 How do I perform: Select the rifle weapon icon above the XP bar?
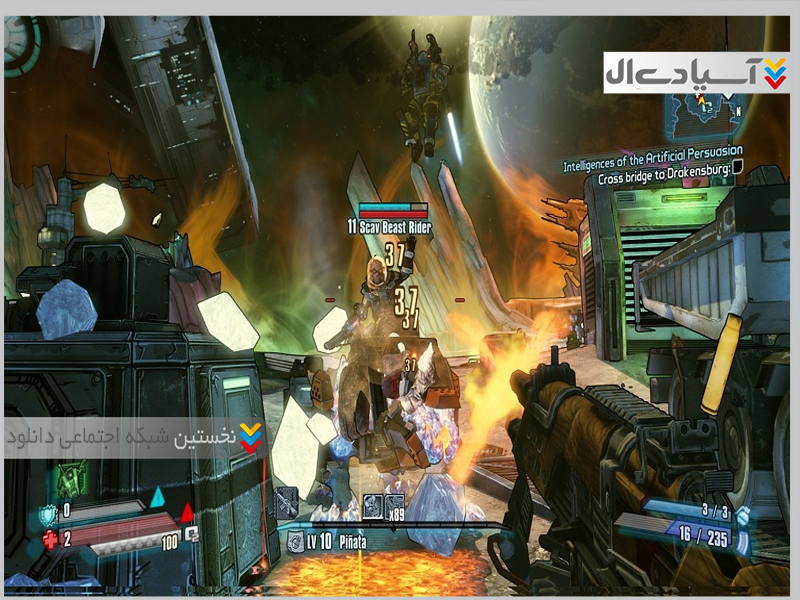[x=286, y=503]
